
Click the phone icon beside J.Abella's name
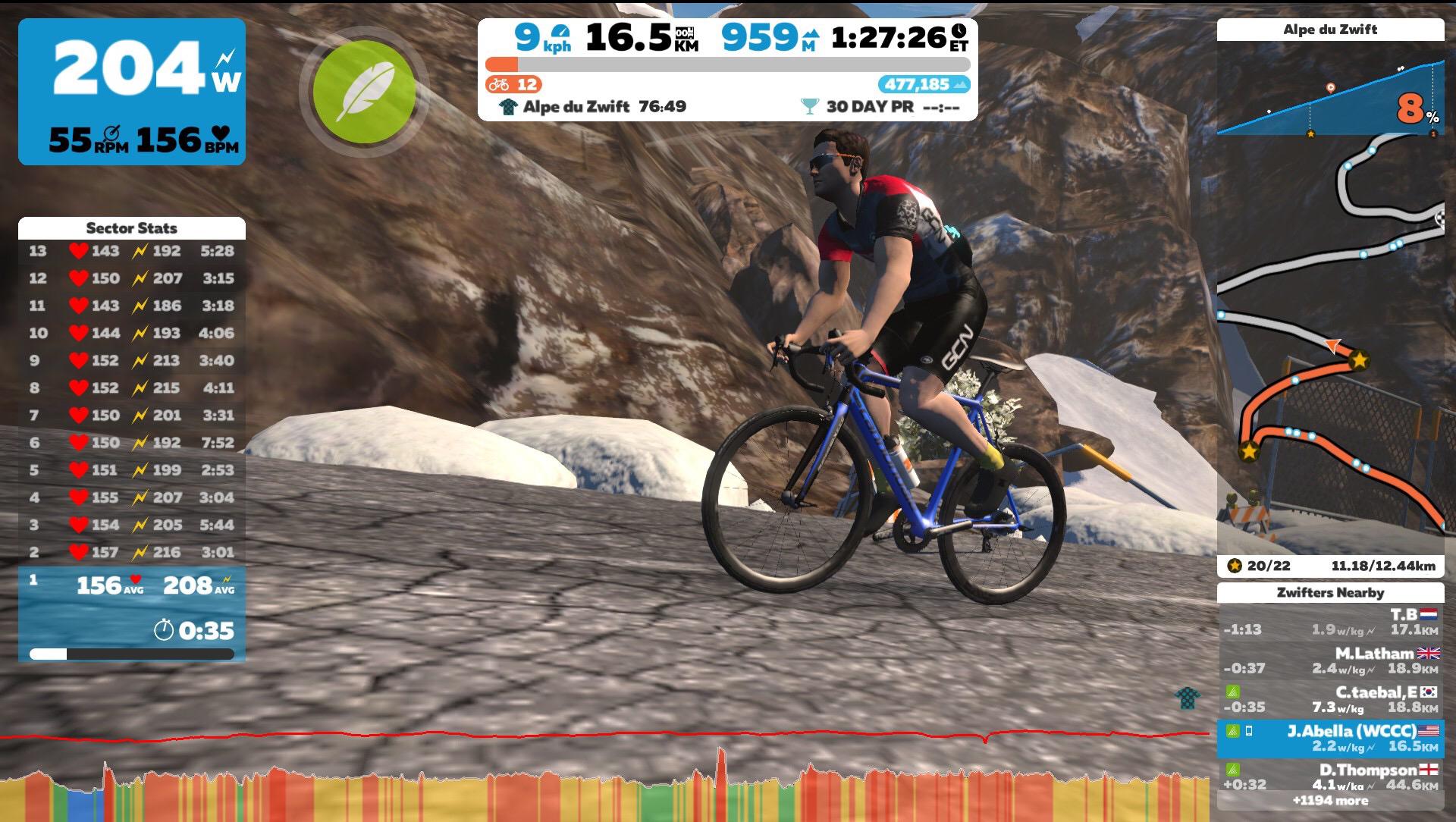[1249, 731]
